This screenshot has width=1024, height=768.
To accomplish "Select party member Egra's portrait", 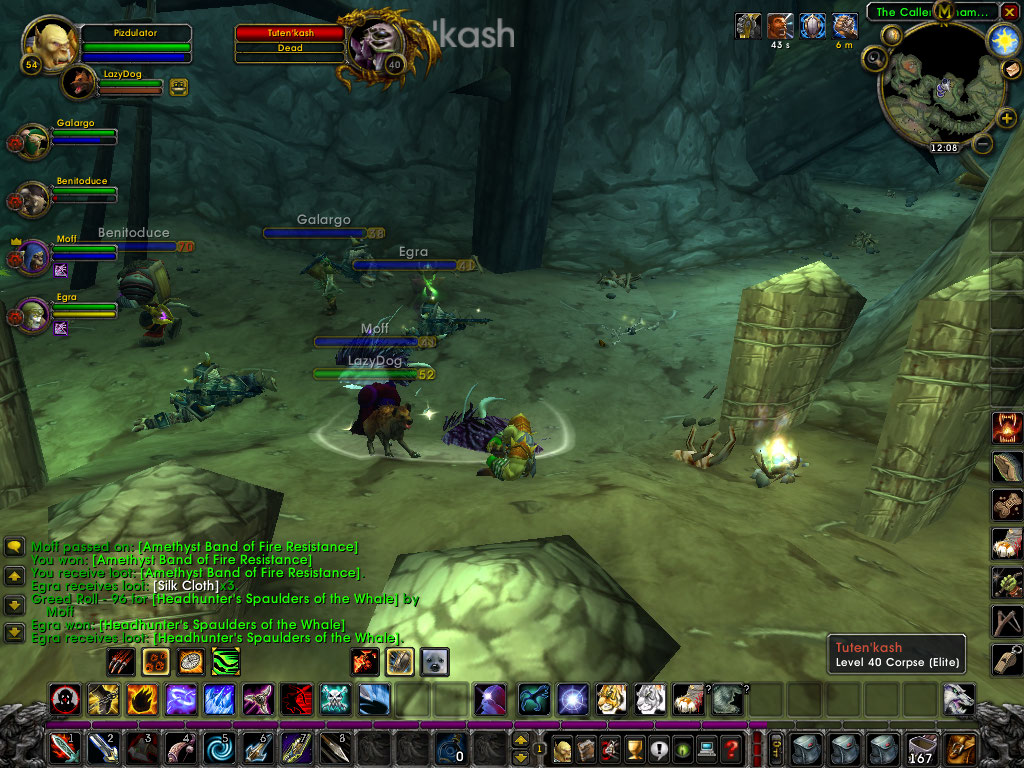I will pyautogui.click(x=34, y=315).
